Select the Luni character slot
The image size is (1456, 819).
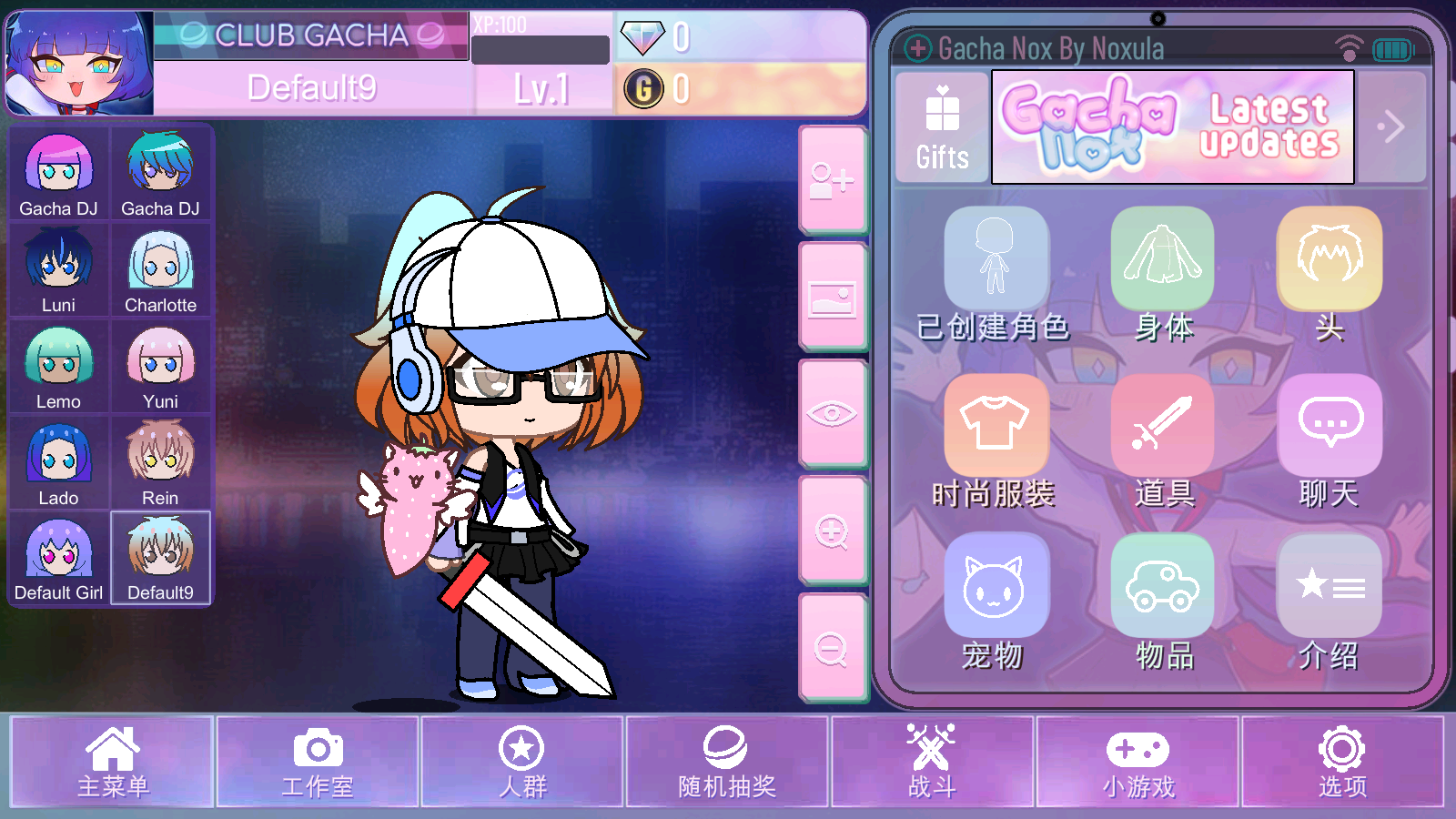point(59,269)
